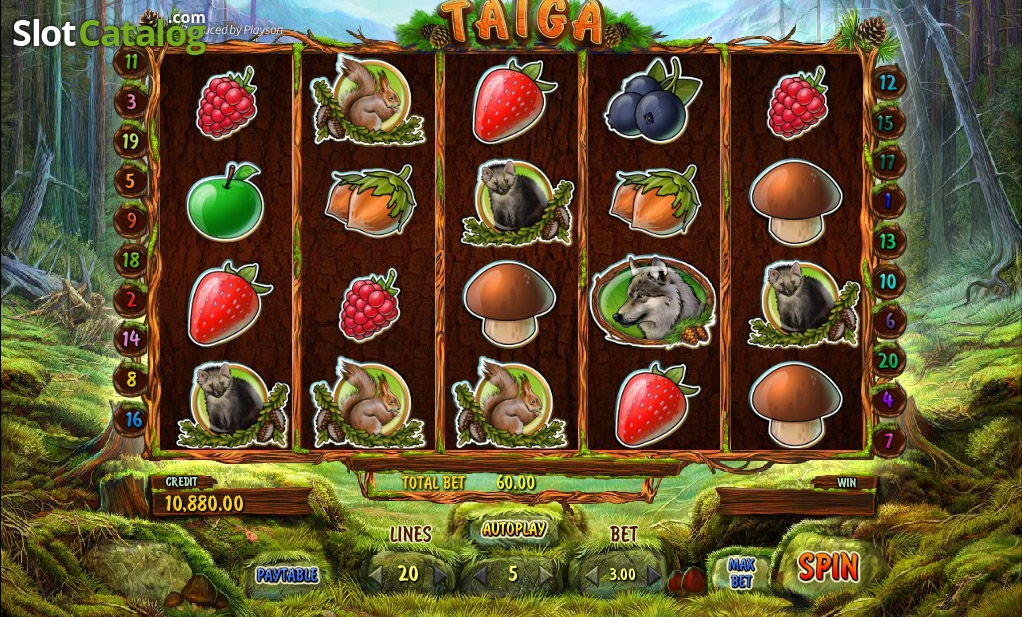This screenshot has width=1022, height=617.
Task: Open the SlotCatalog.com logo link
Action: 109,32
